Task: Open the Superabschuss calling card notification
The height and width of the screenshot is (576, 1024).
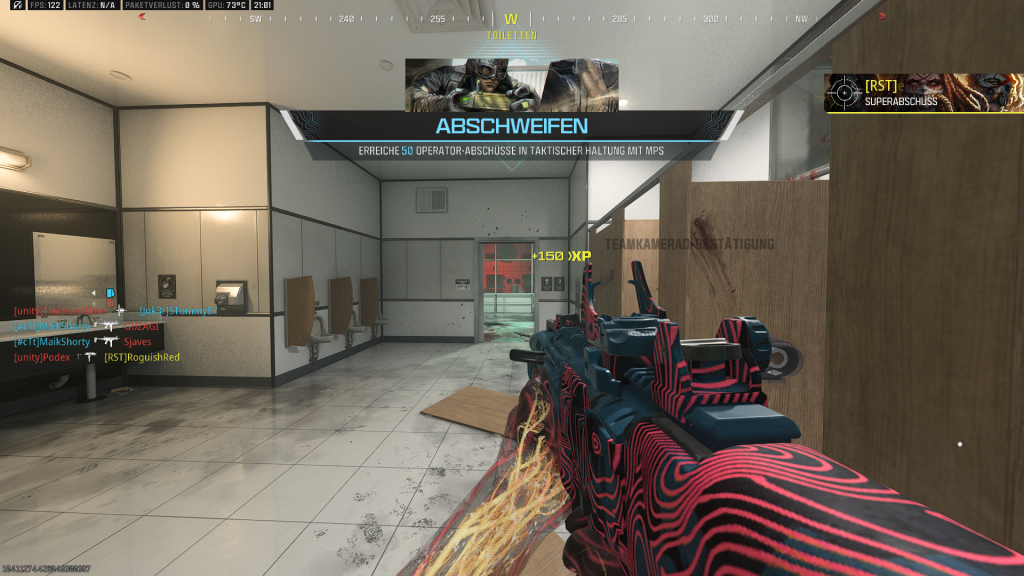Action: (x=922, y=93)
